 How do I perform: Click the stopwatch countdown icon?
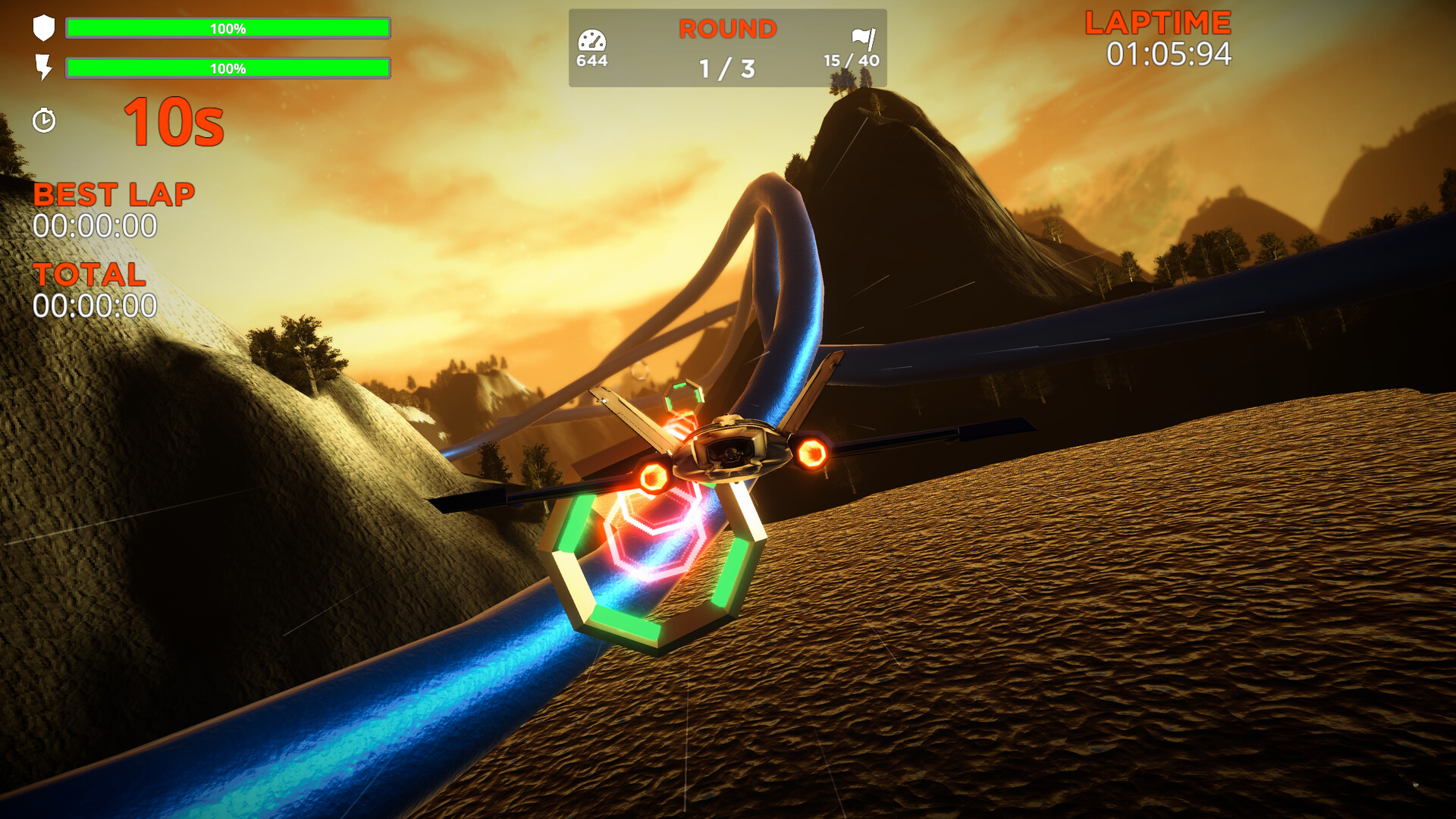[45, 120]
